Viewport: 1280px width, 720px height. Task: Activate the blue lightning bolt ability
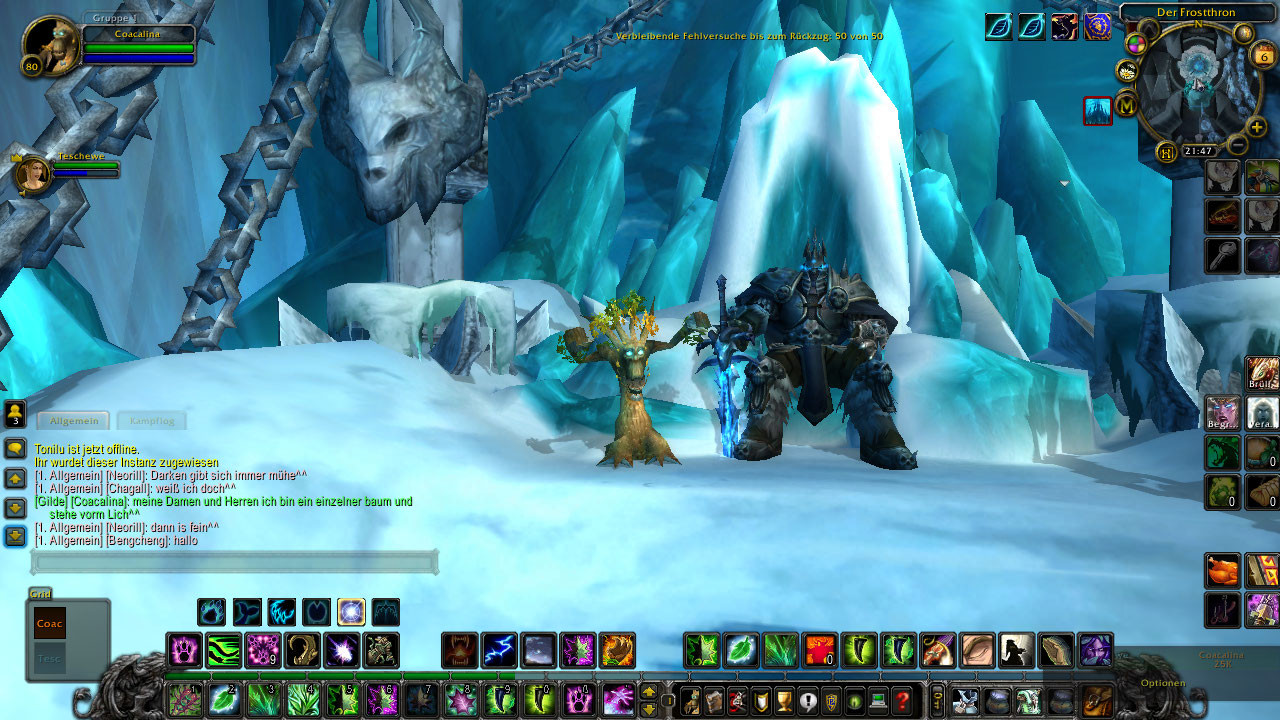499,651
